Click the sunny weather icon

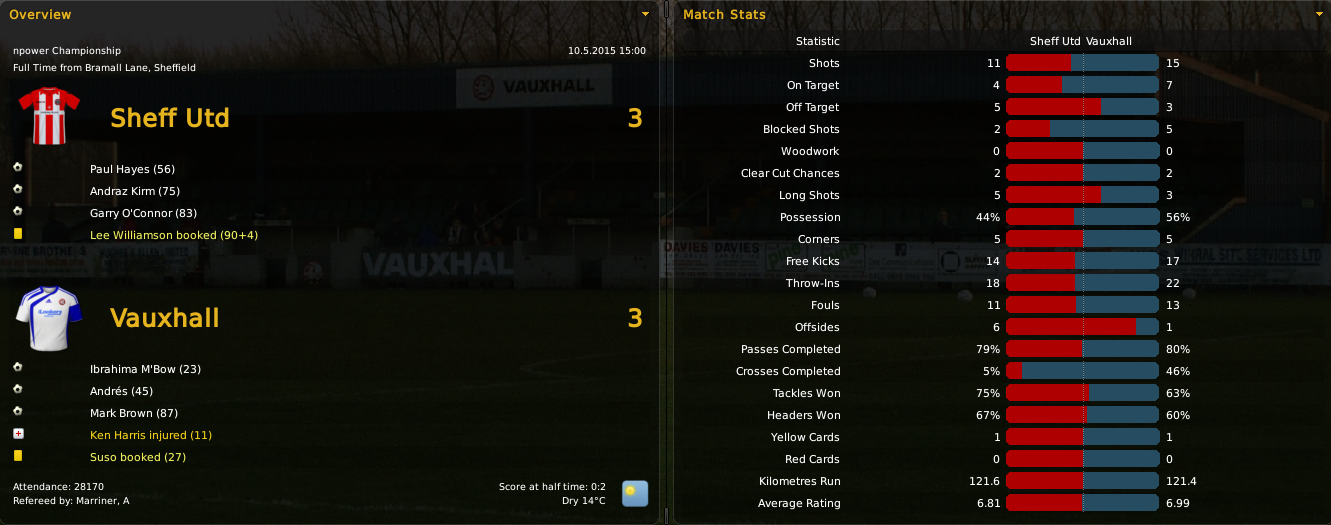click(x=635, y=493)
